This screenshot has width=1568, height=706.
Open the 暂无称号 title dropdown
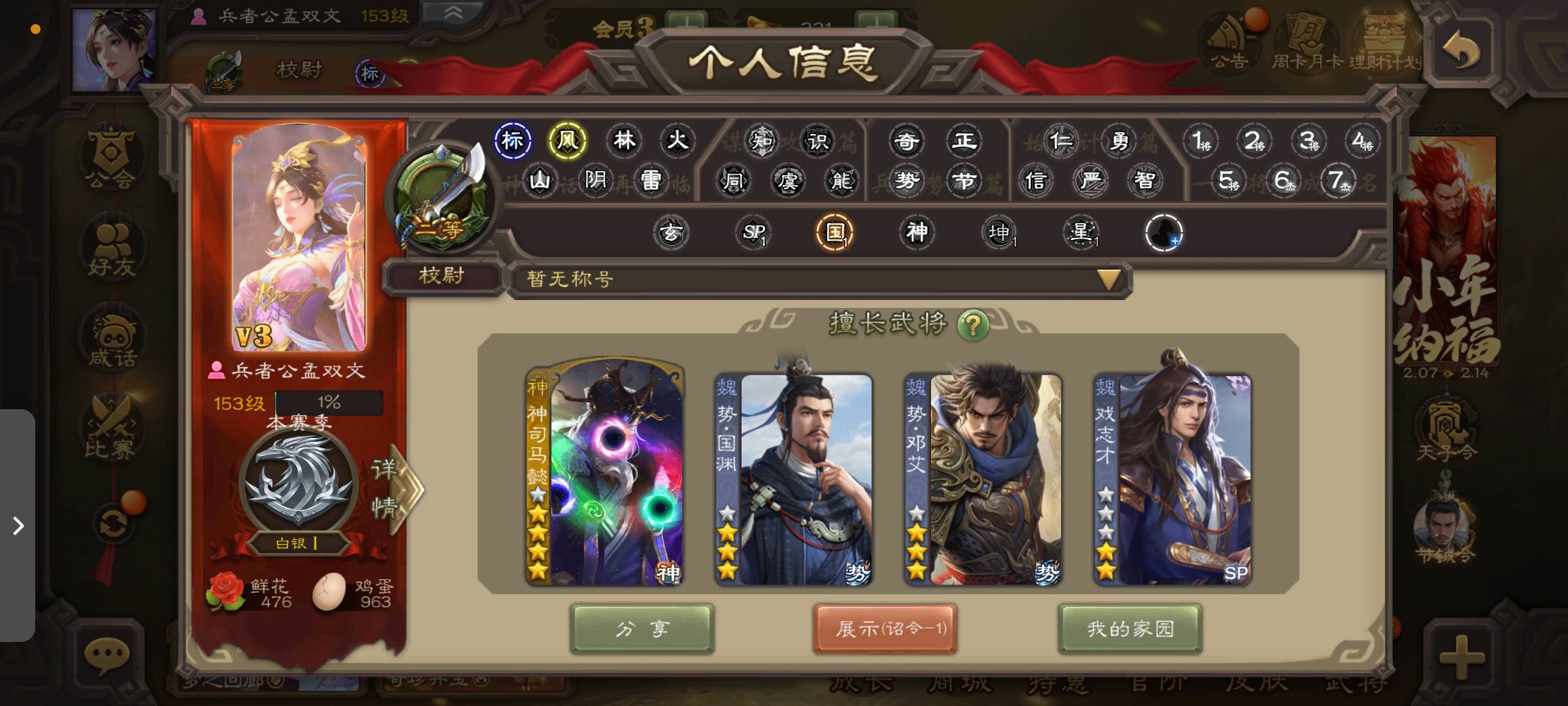(1108, 280)
